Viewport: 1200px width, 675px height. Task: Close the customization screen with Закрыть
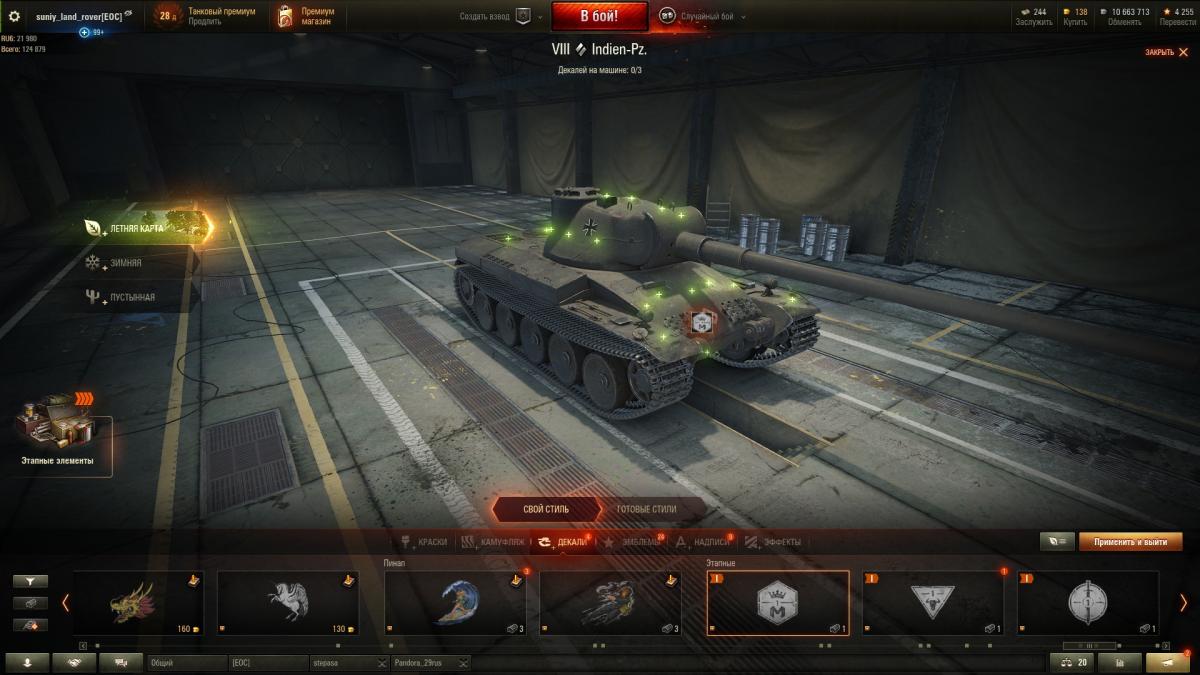coord(1166,52)
